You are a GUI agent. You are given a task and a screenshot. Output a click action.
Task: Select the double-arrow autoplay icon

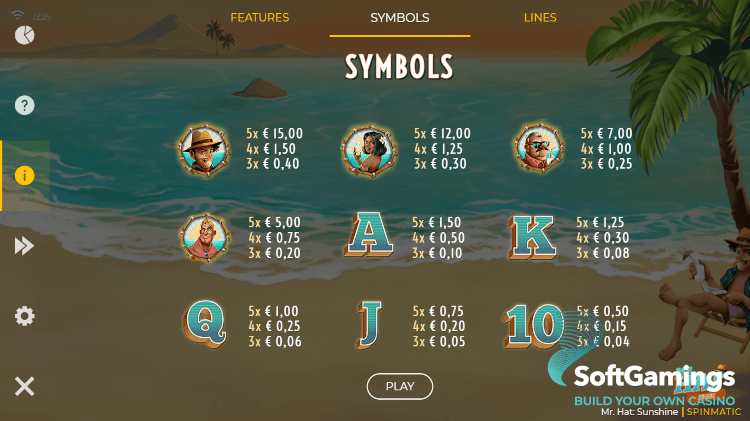click(25, 246)
